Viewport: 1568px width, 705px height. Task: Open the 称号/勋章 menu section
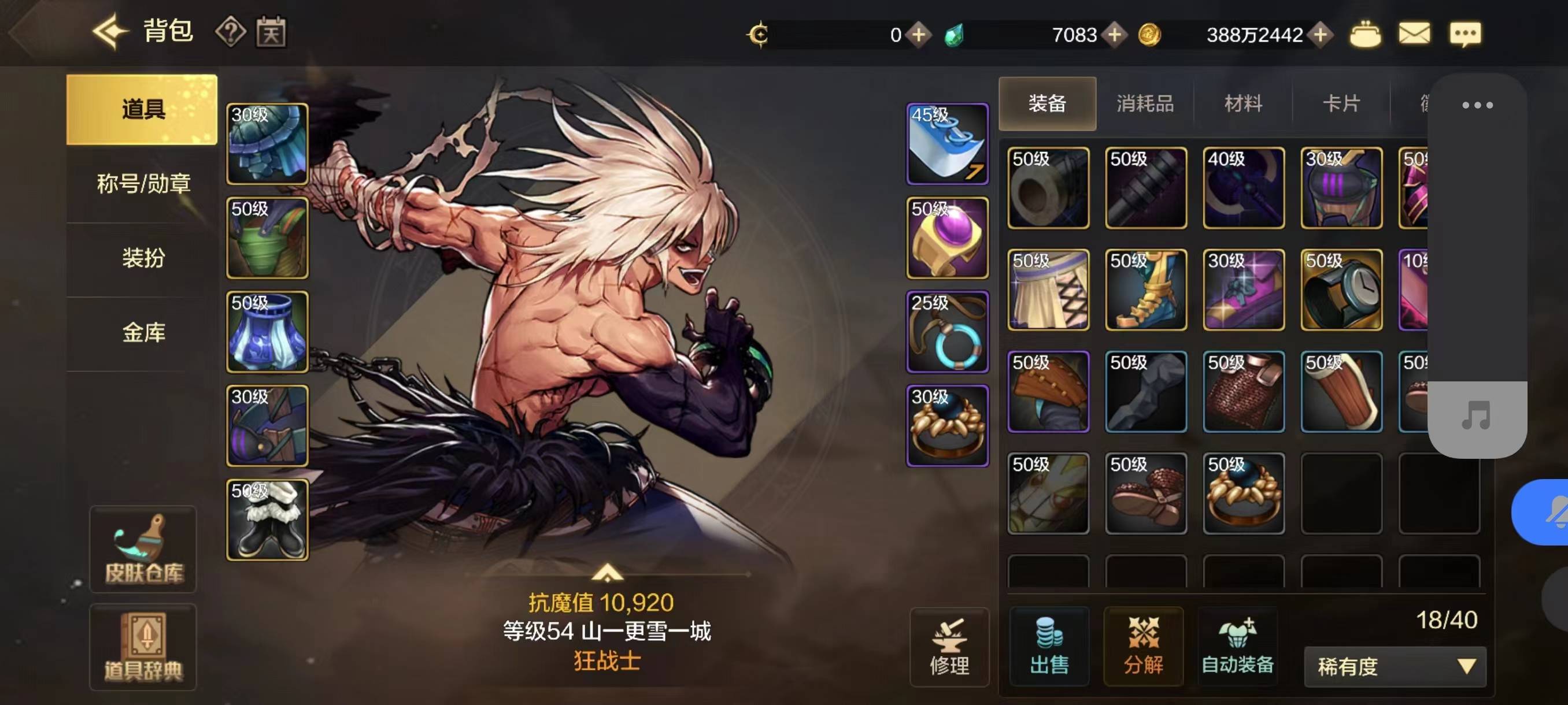coord(143,183)
